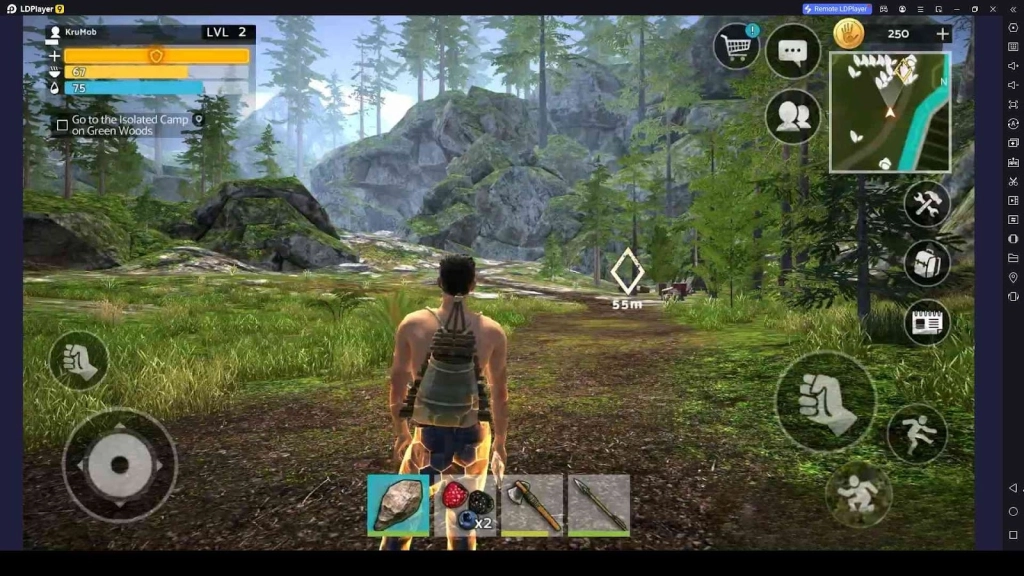Viewport: 1024px width, 576px height.
Task: Open the minimap
Action: click(x=889, y=112)
